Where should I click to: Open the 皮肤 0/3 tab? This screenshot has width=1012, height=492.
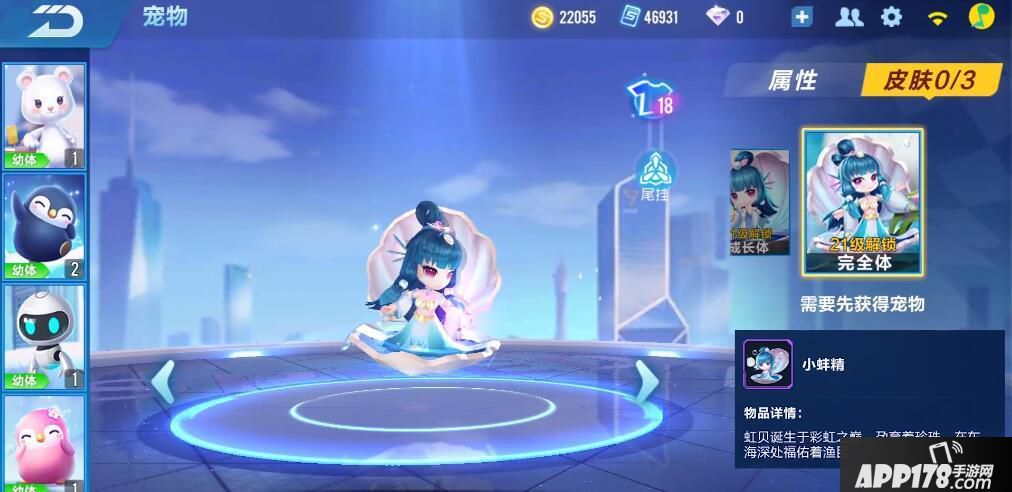pos(928,81)
